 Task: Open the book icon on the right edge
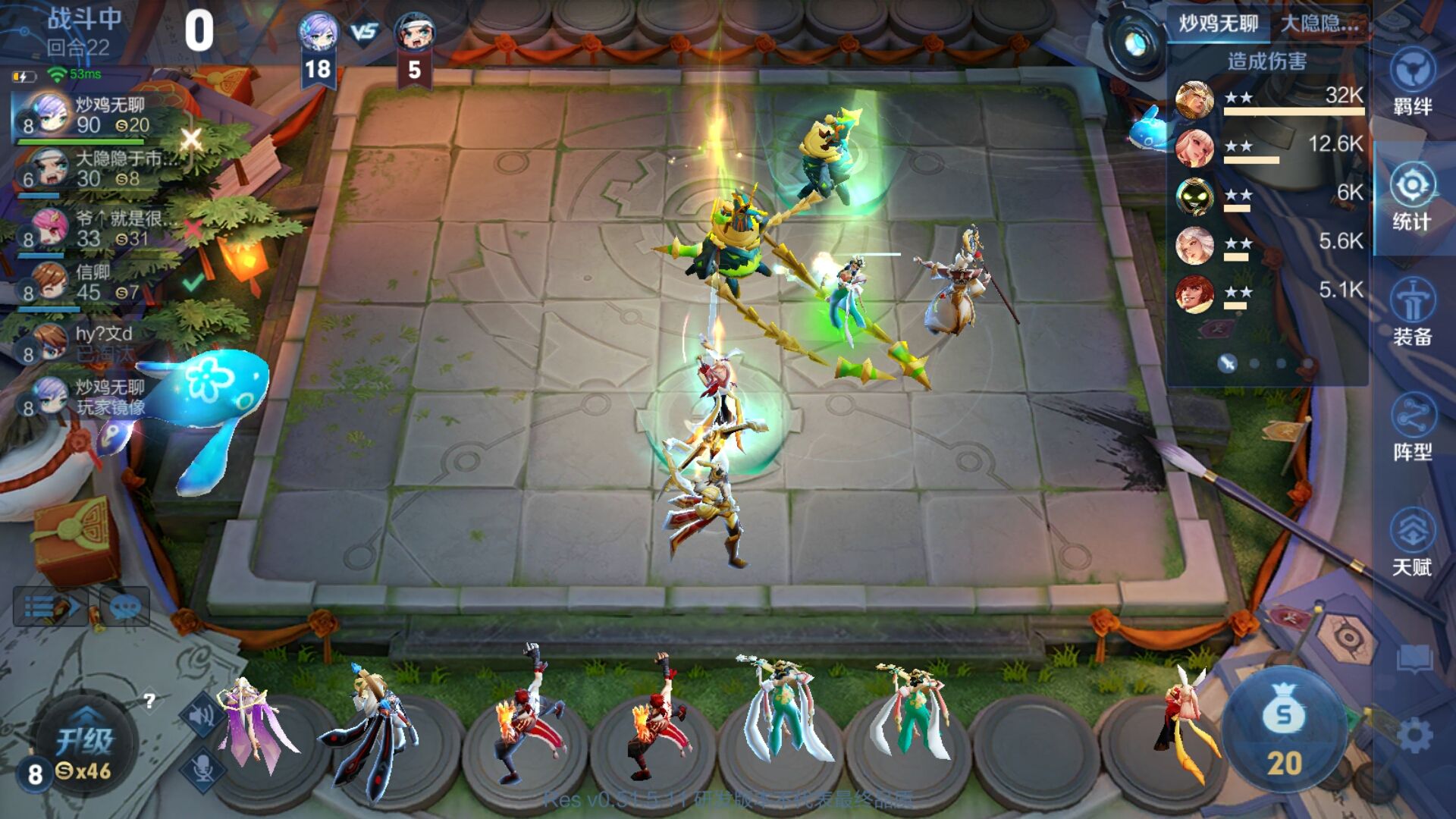pyautogui.click(x=1414, y=658)
